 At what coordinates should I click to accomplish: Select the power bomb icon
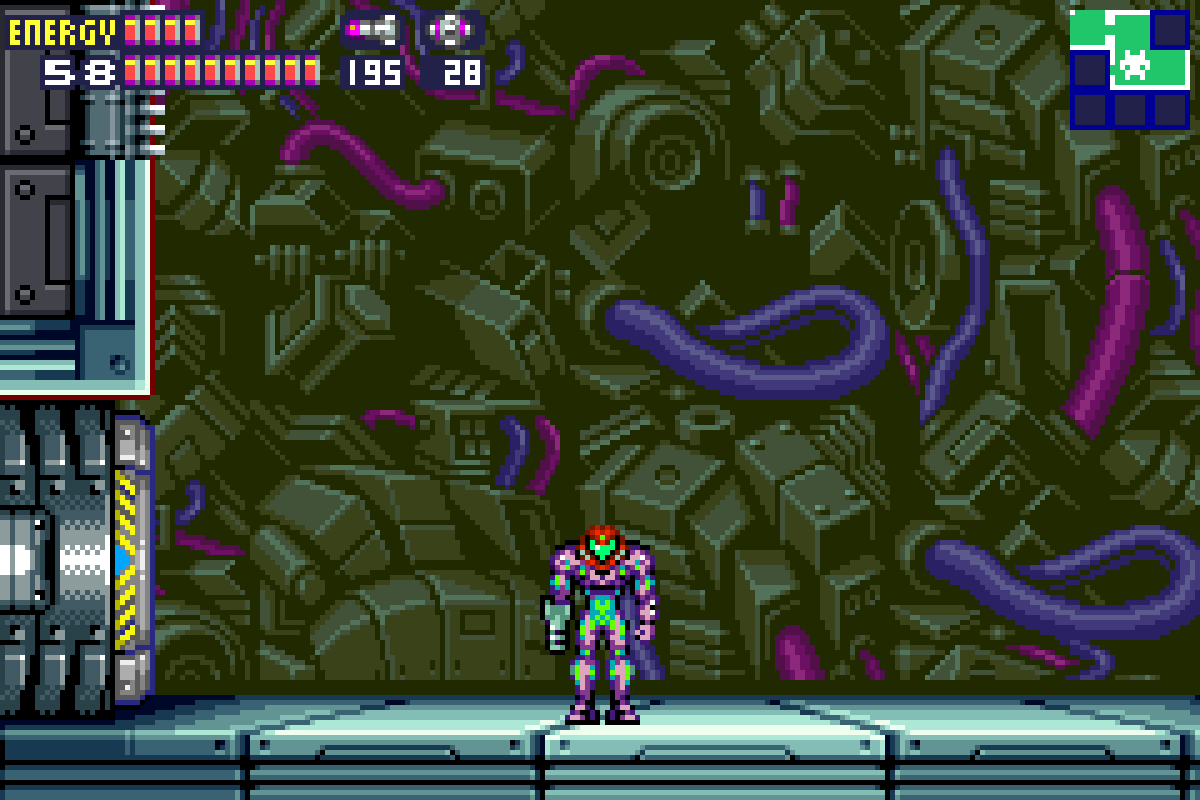coord(449,30)
